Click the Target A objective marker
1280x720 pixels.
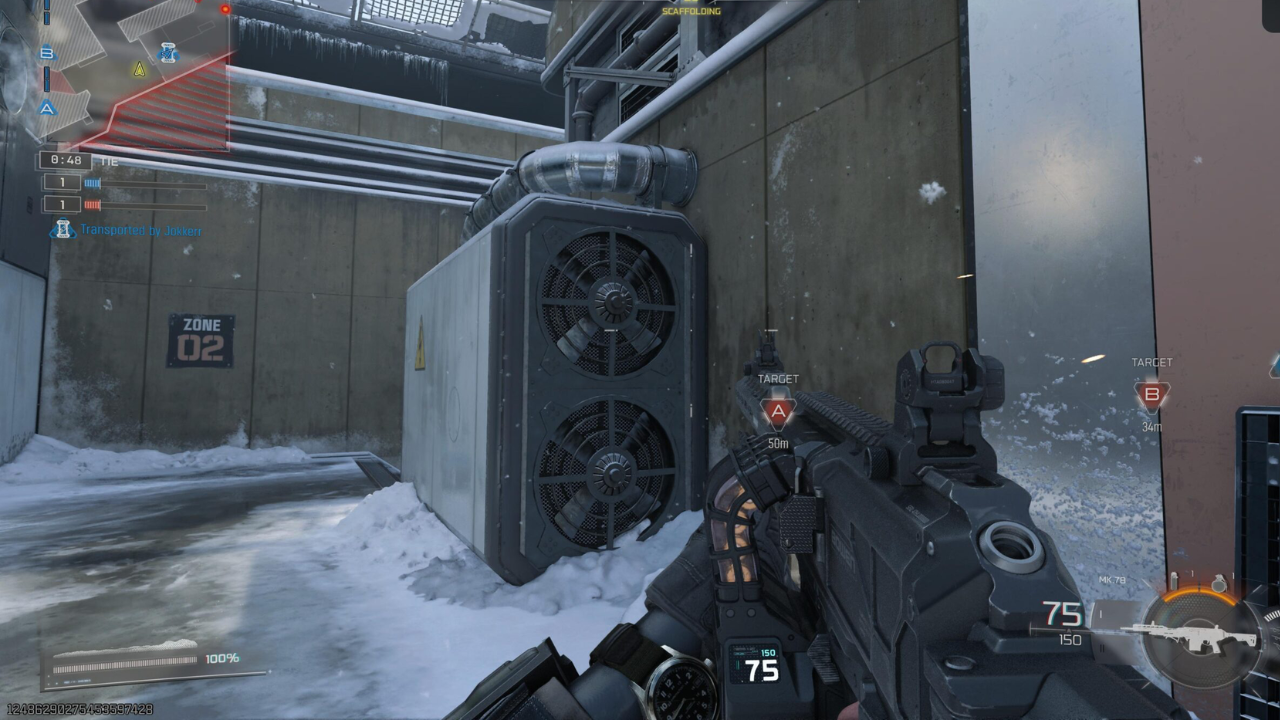(x=778, y=411)
